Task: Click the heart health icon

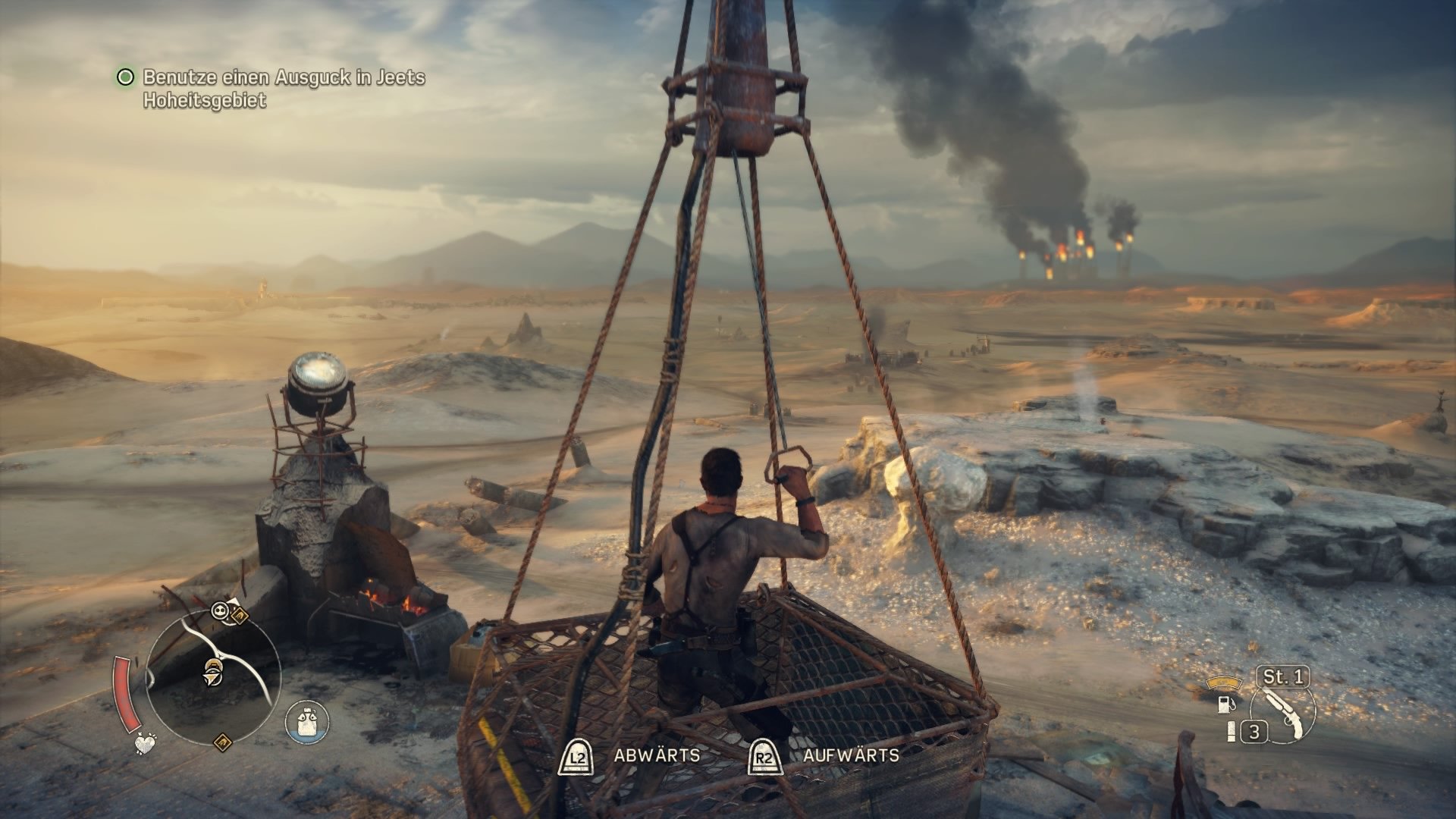Action: (145, 744)
